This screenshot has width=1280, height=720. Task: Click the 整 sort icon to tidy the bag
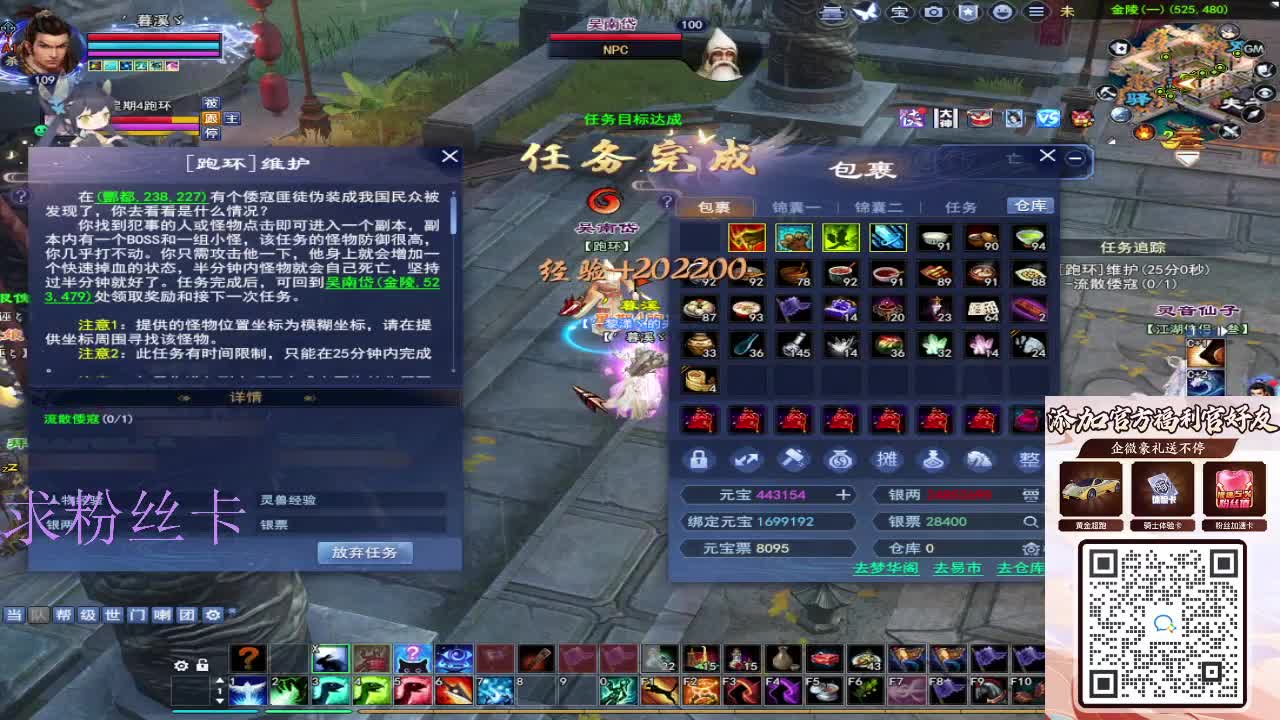[1029, 459]
